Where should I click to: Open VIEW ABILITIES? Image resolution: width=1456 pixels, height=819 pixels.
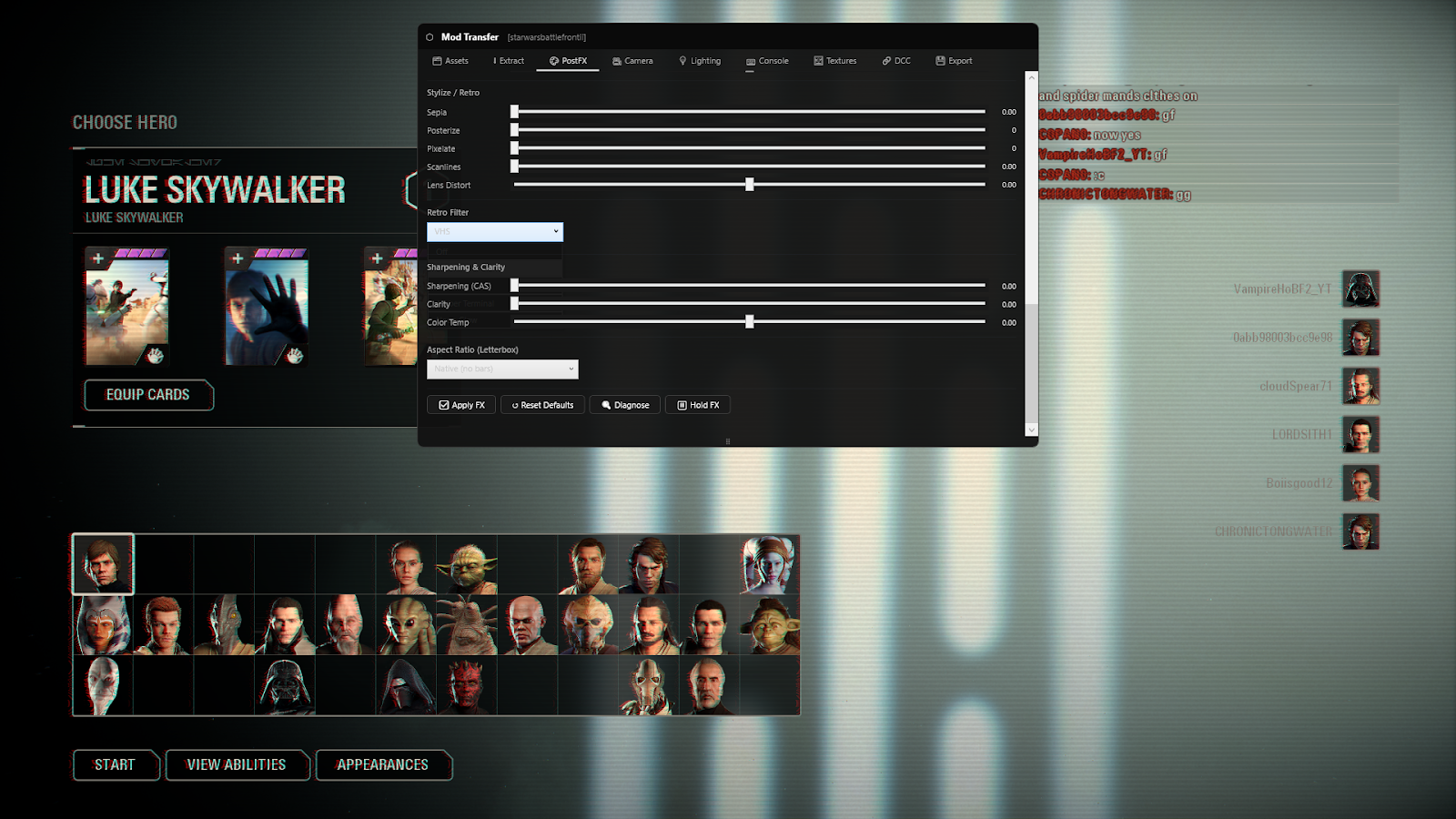(237, 764)
